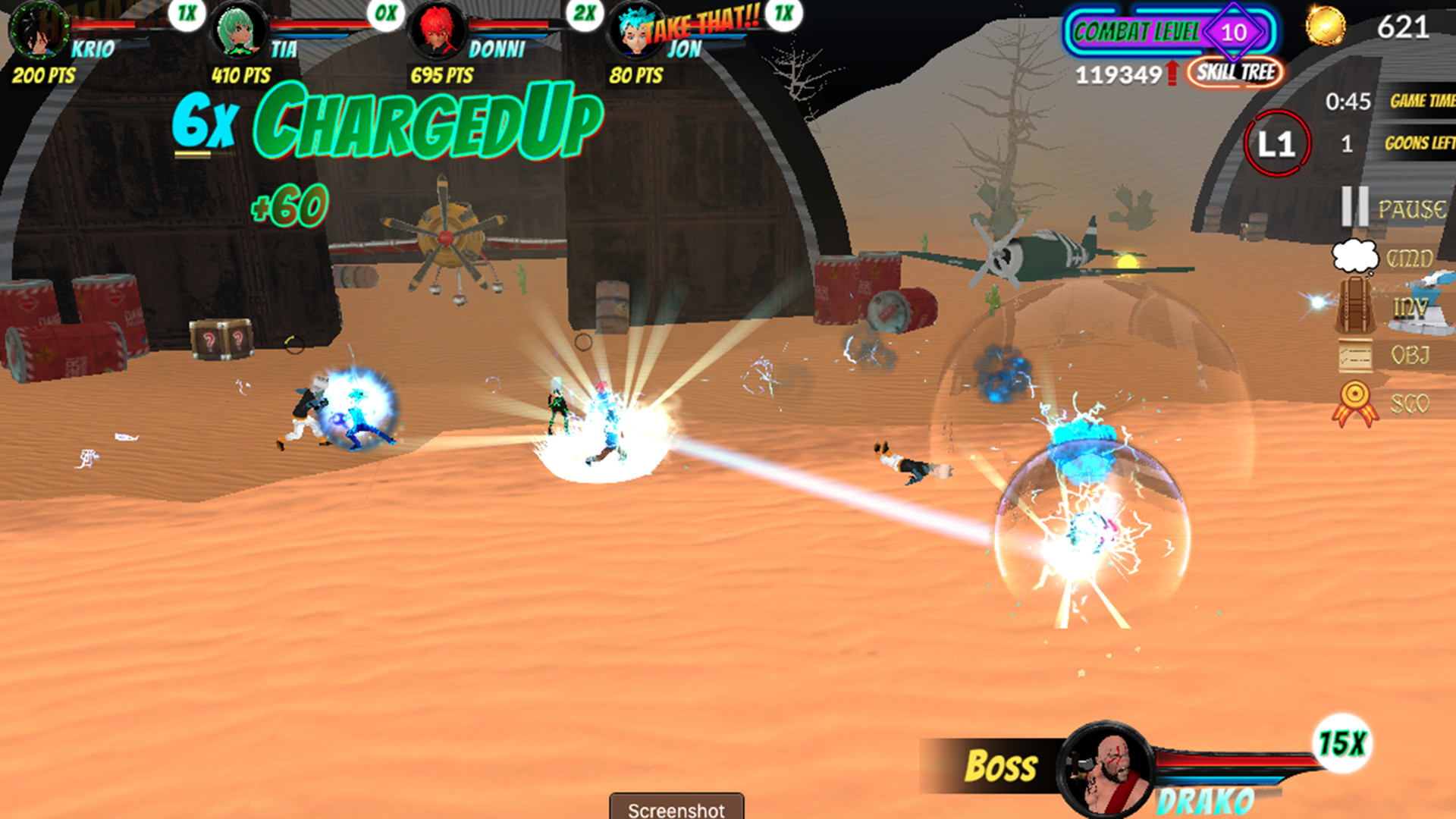Click the red XP increase arrow
The height and width of the screenshot is (819, 1456).
[x=1171, y=72]
